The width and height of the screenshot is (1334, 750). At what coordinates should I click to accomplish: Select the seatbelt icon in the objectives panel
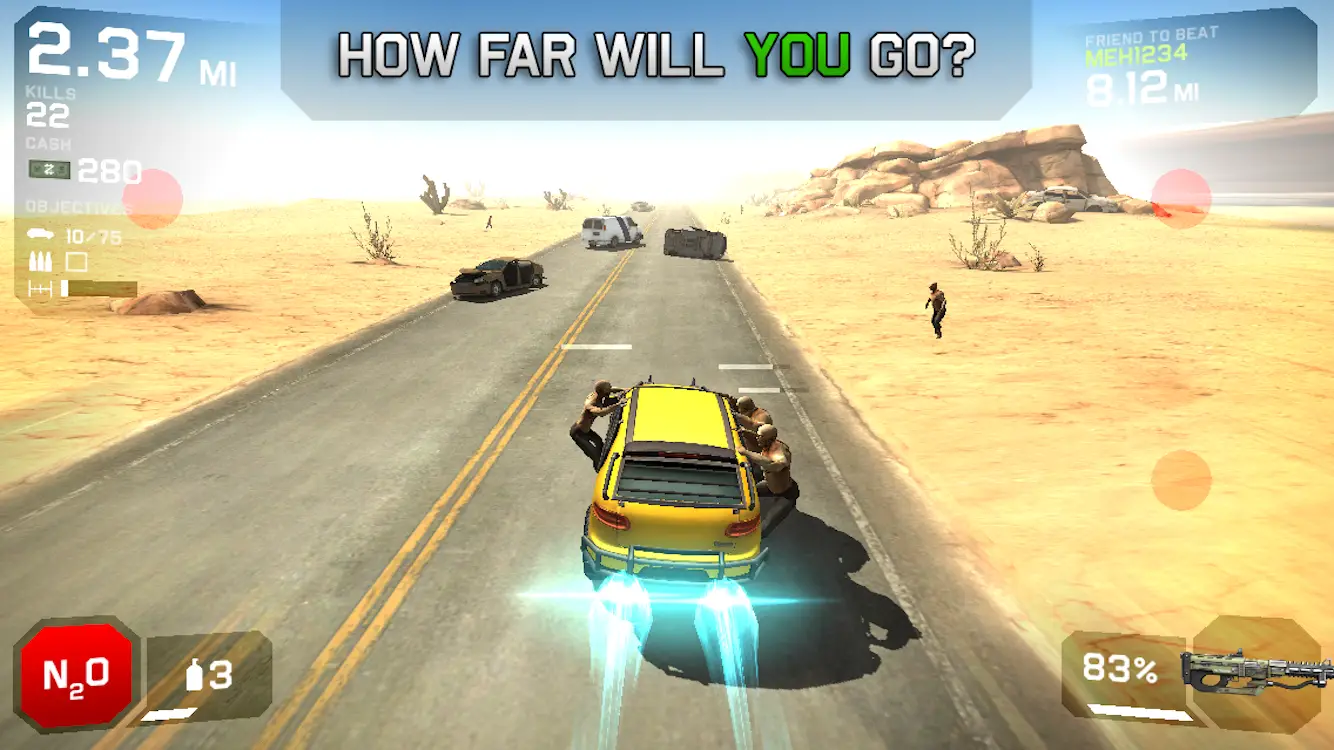click(41, 289)
